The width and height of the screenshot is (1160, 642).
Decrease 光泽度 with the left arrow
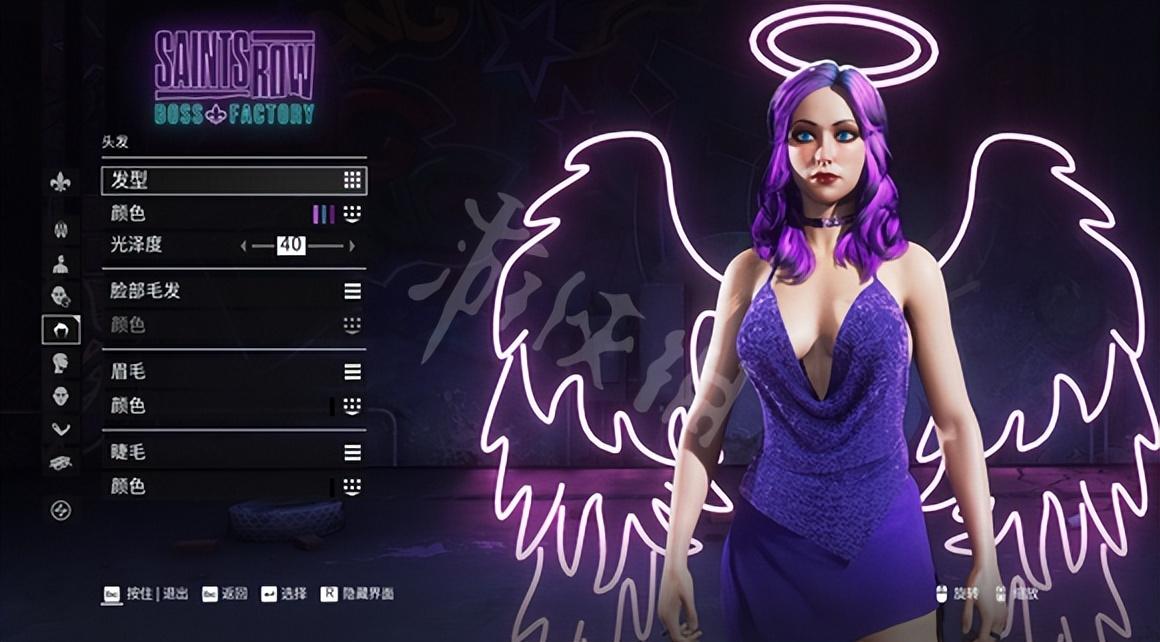point(243,245)
